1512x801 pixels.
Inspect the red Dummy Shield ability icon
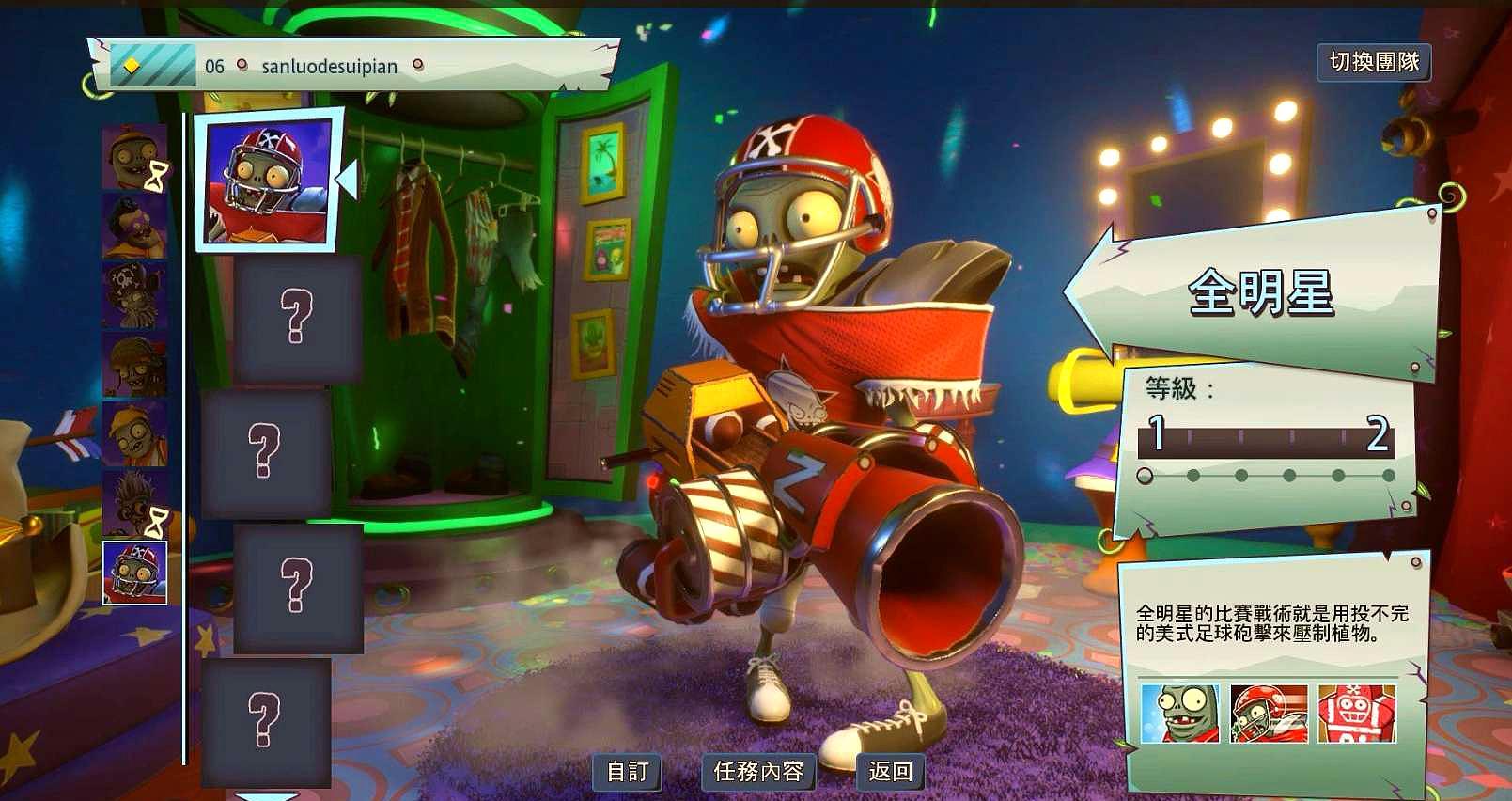[1356, 714]
